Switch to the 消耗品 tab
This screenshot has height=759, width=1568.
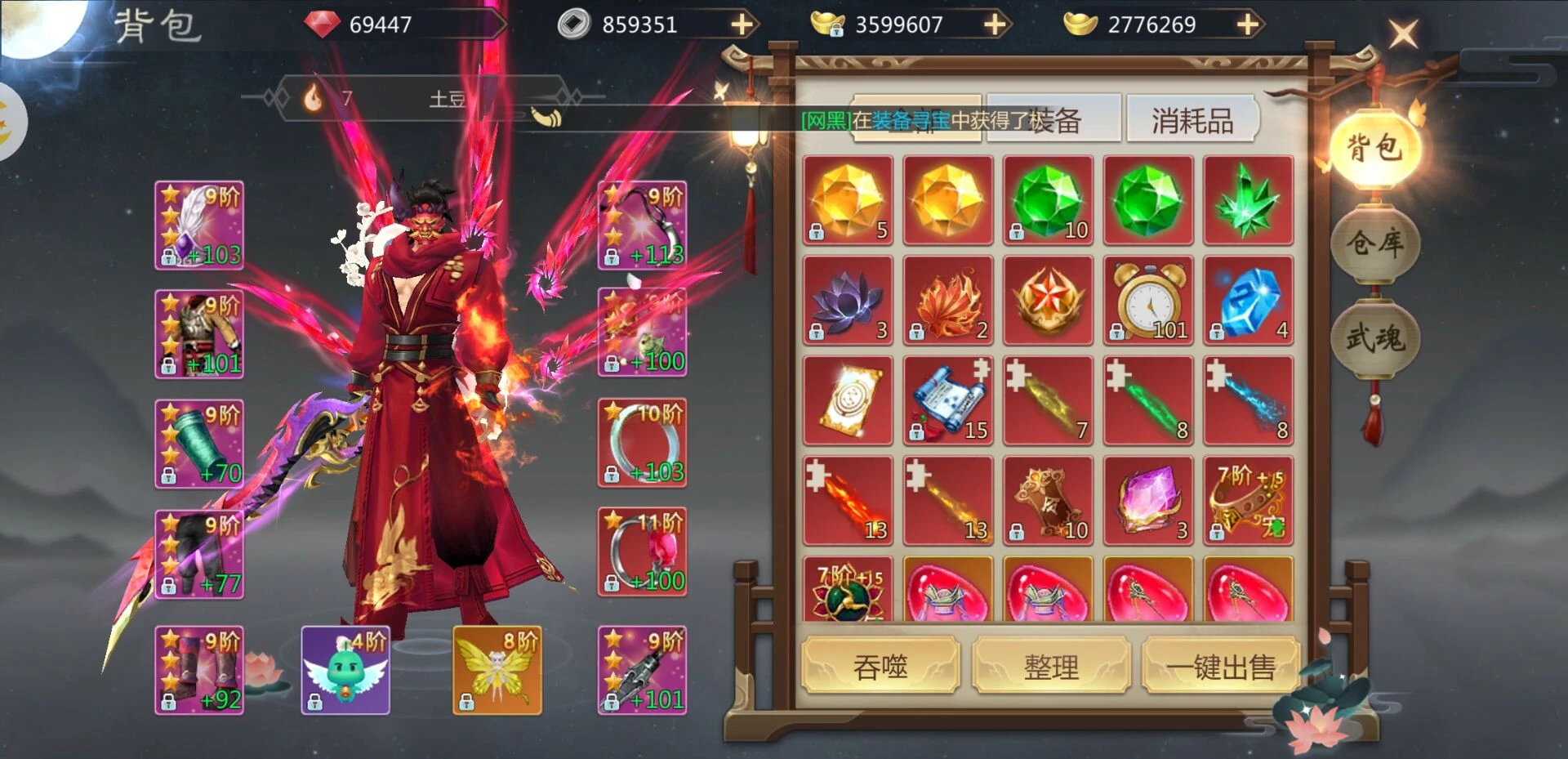(1192, 121)
